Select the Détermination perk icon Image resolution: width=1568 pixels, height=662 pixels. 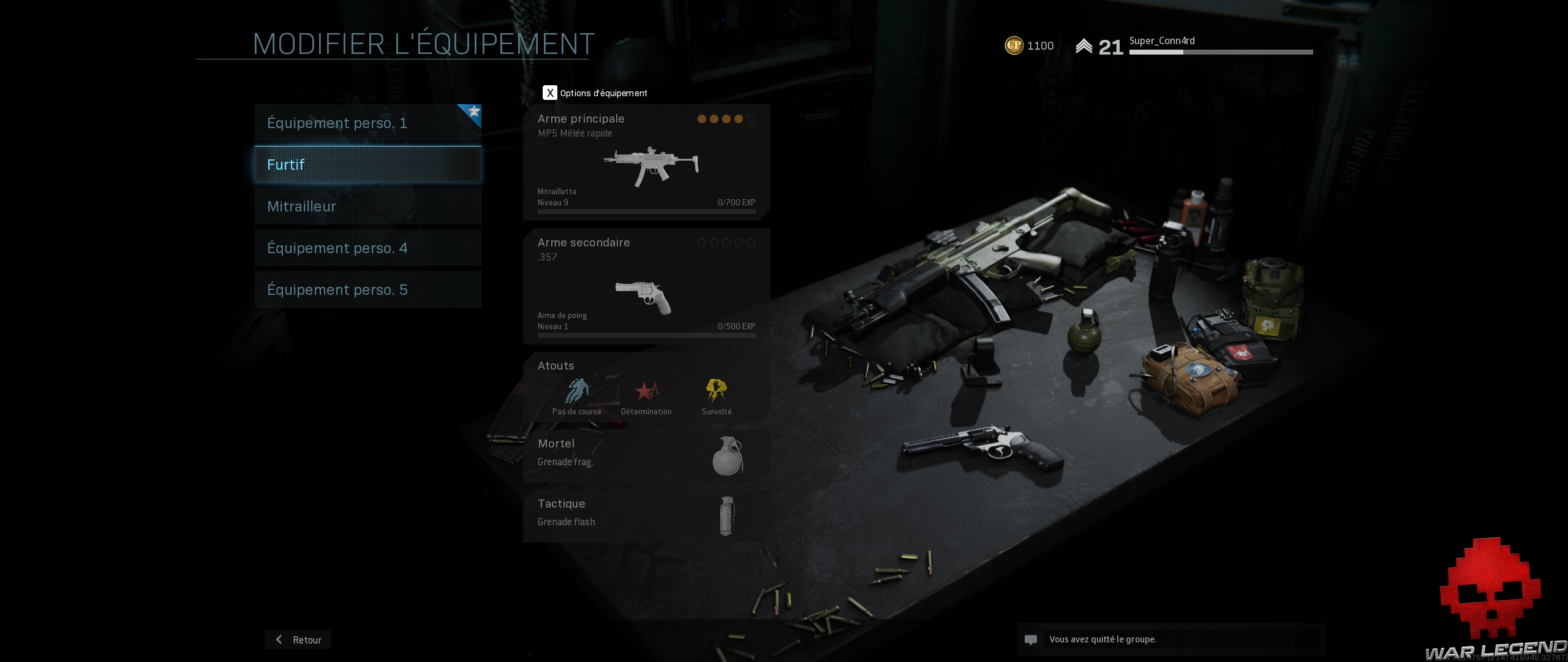pos(646,390)
